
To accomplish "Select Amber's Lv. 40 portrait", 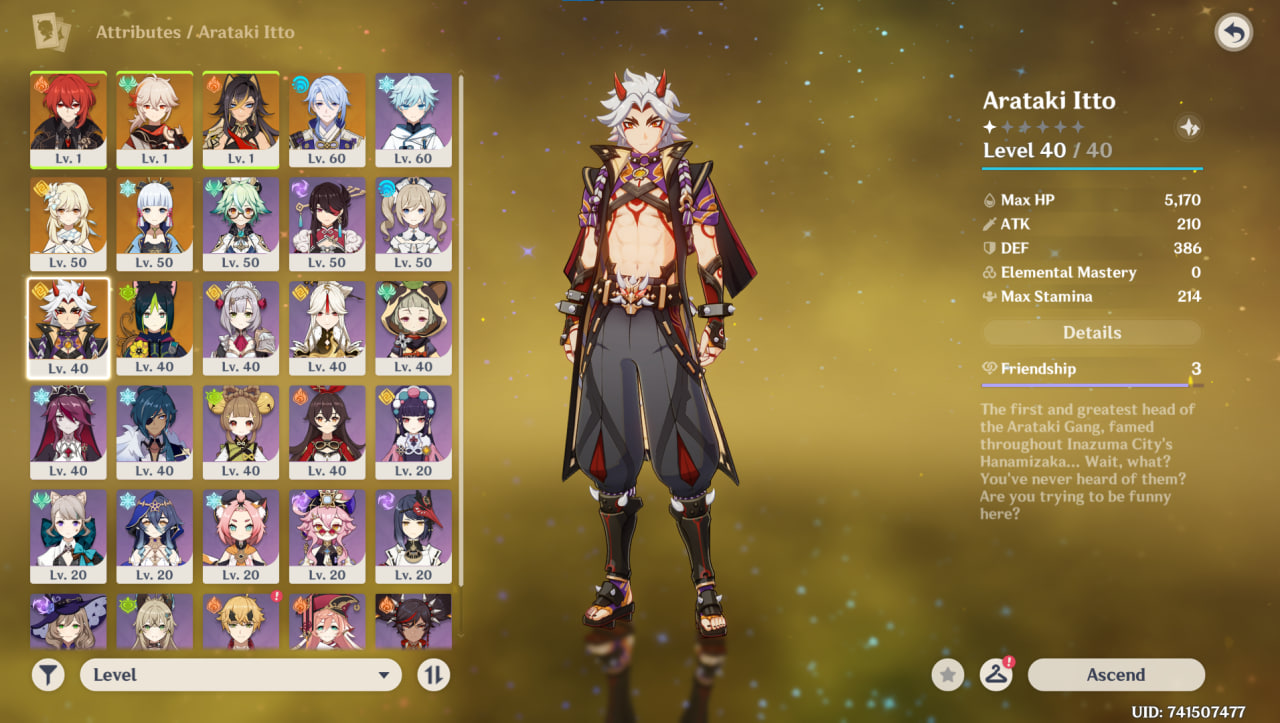I will (x=327, y=430).
